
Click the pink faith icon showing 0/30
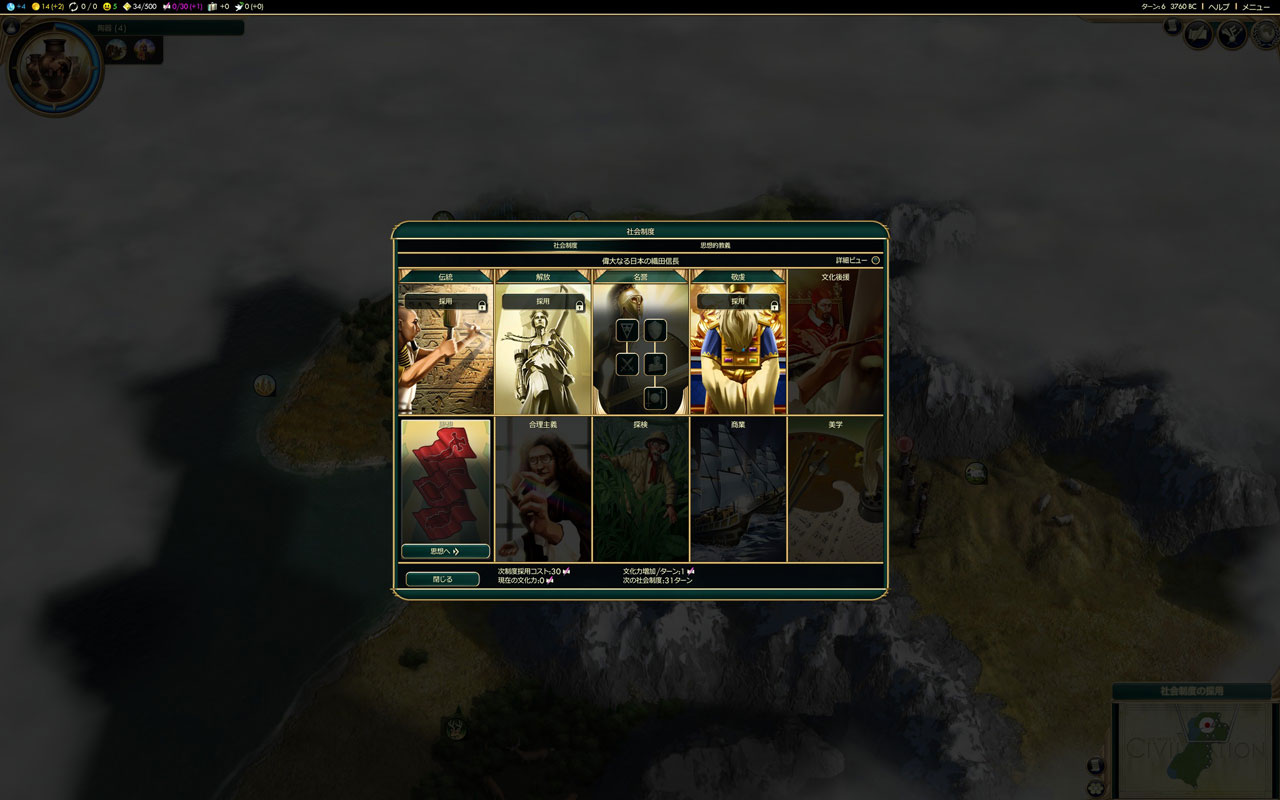tap(169, 6)
